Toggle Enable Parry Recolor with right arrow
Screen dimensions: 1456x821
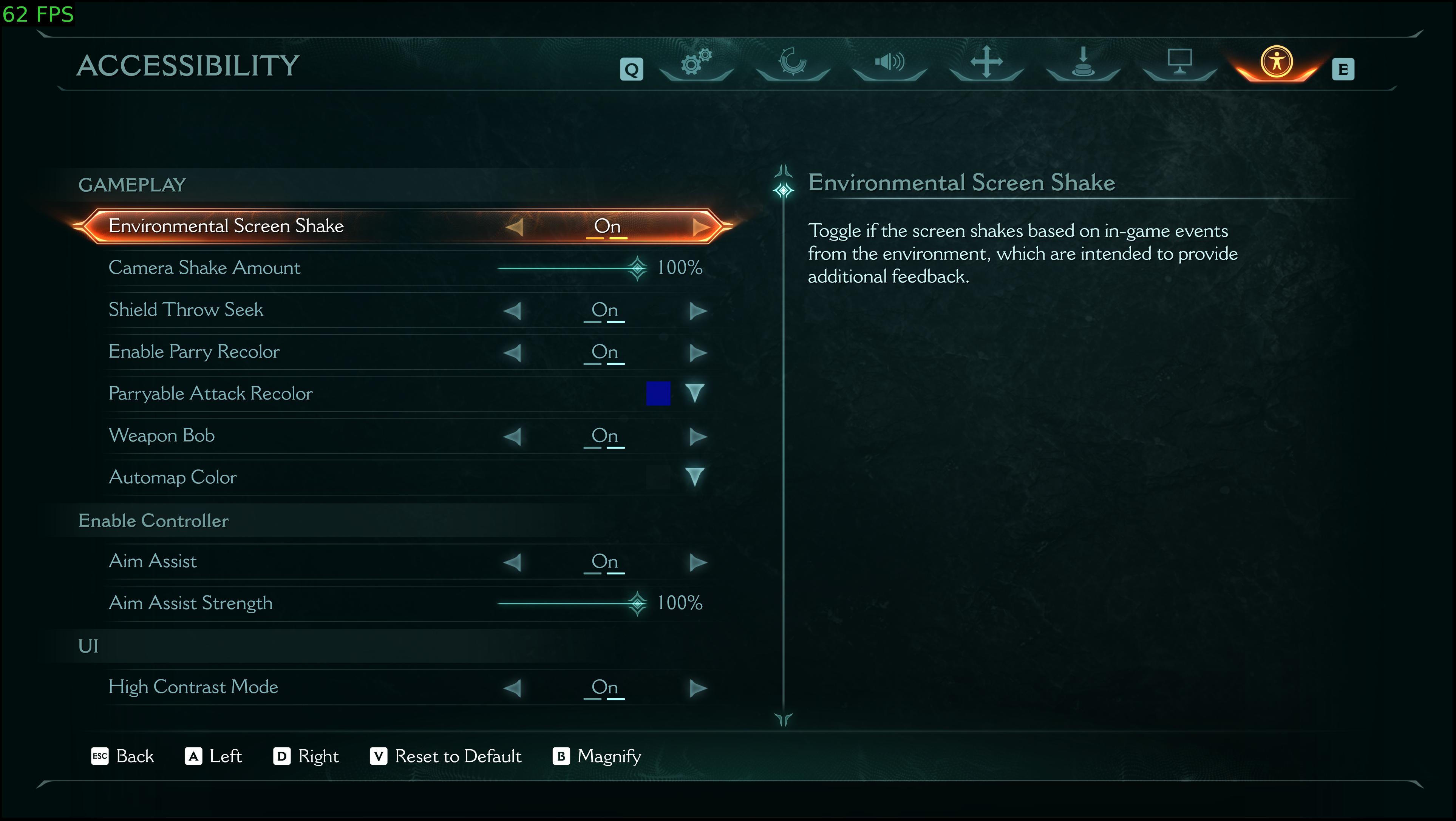click(x=698, y=353)
